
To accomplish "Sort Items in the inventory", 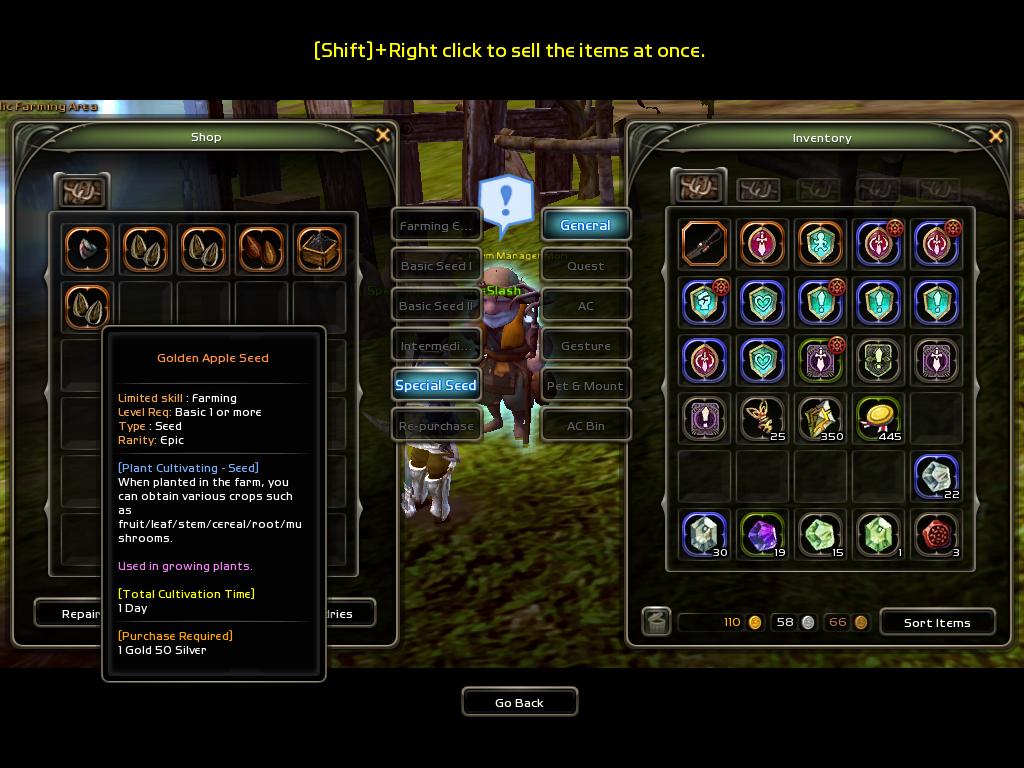I will coord(937,622).
